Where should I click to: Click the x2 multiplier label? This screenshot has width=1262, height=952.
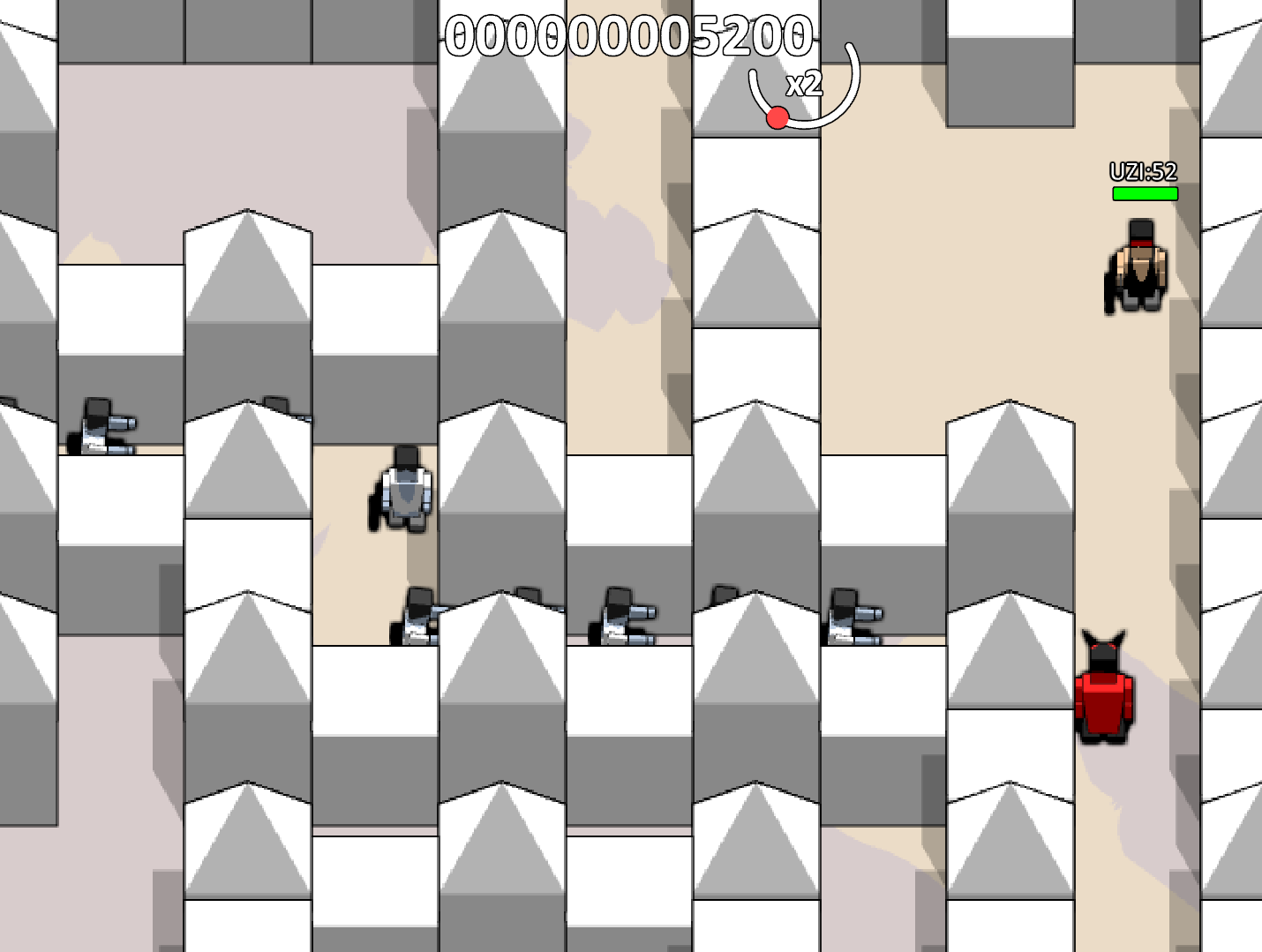(x=806, y=86)
